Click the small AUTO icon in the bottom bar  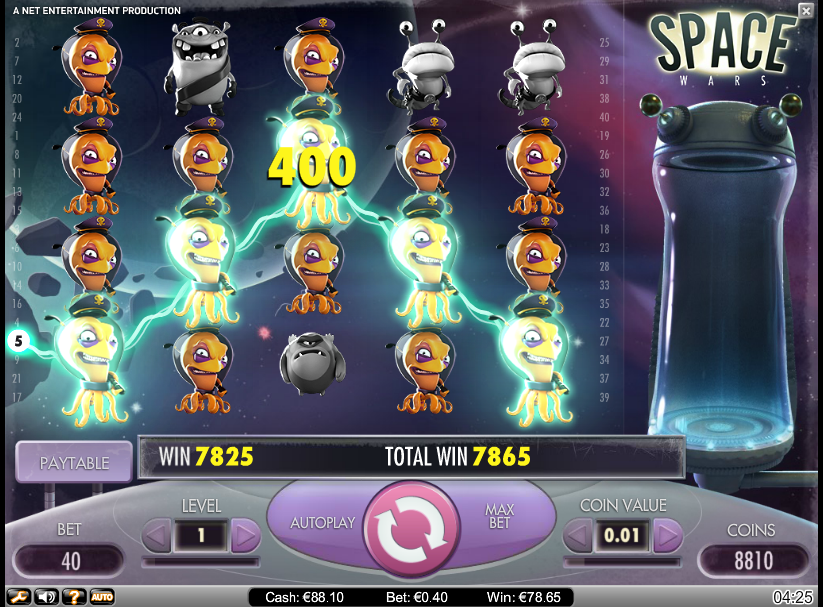pos(102,597)
